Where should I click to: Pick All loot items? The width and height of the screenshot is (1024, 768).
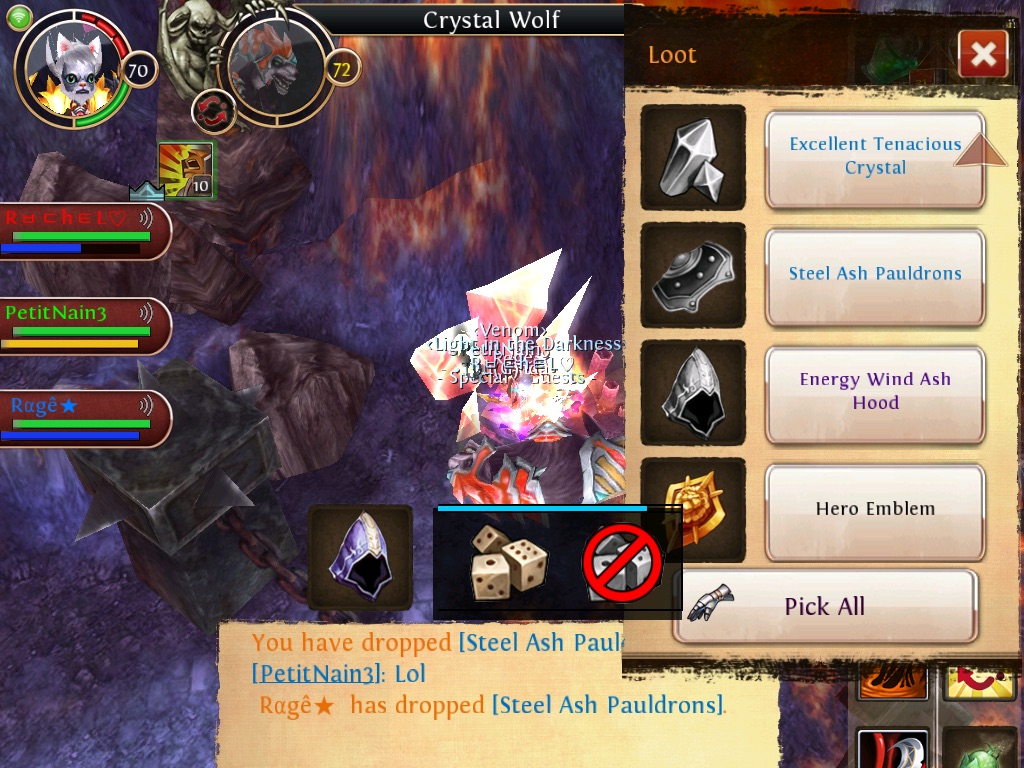(x=824, y=606)
